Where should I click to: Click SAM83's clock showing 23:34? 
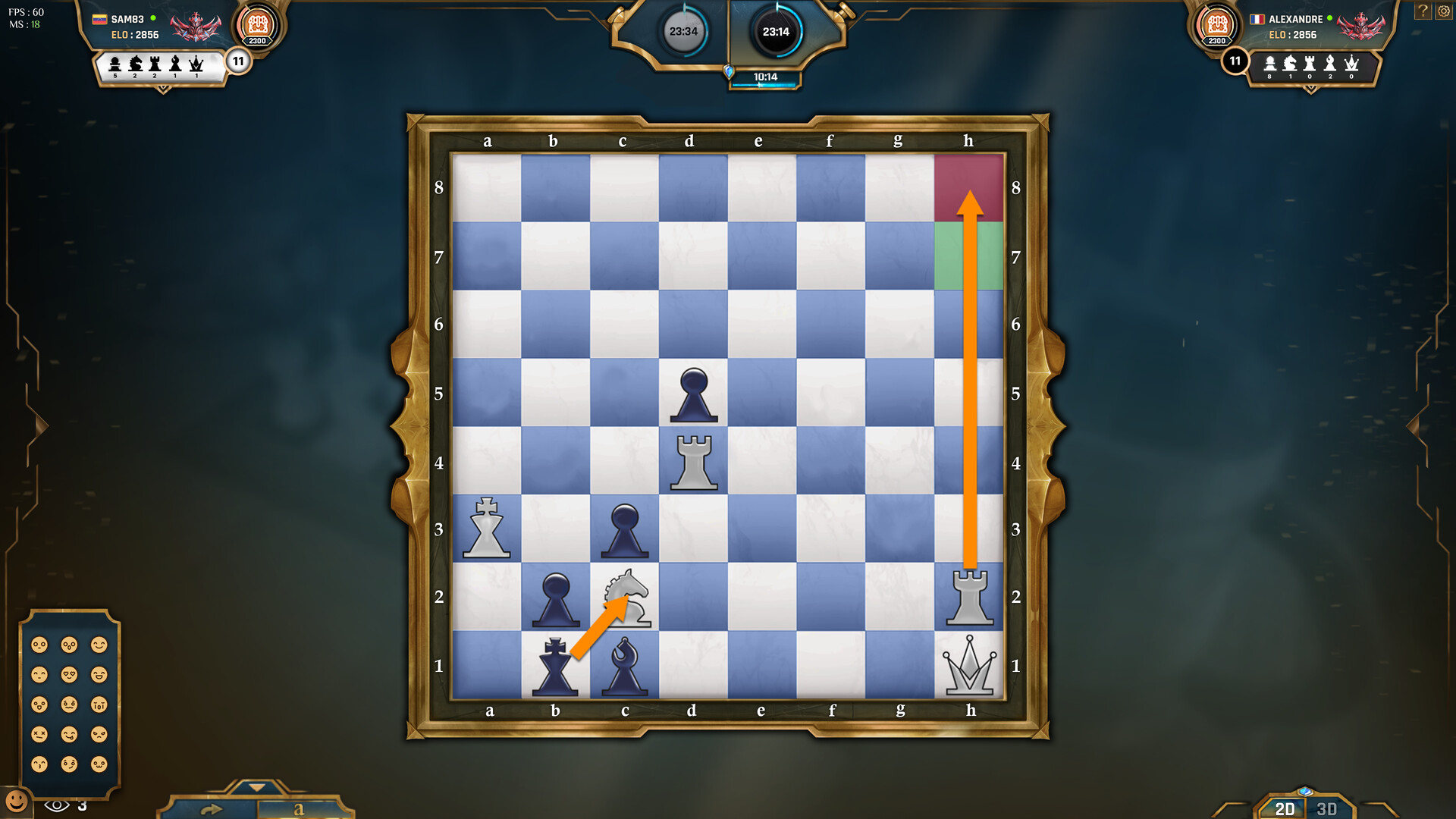pos(682,32)
